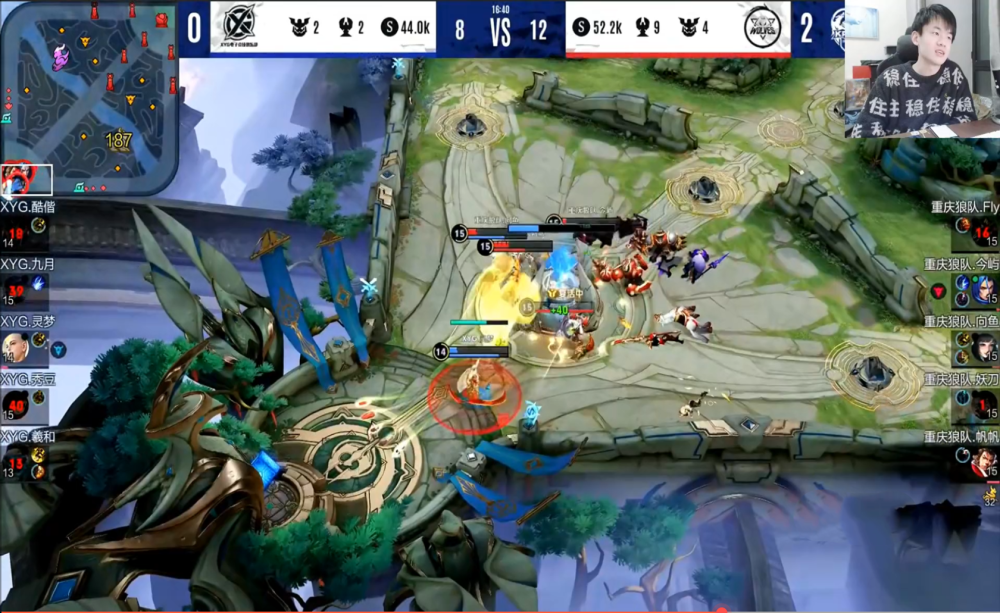Image resolution: width=1000 pixels, height=613 pixels.
Task: Select player XYG.秀豆's hero portrait
Action: [13, 405]
